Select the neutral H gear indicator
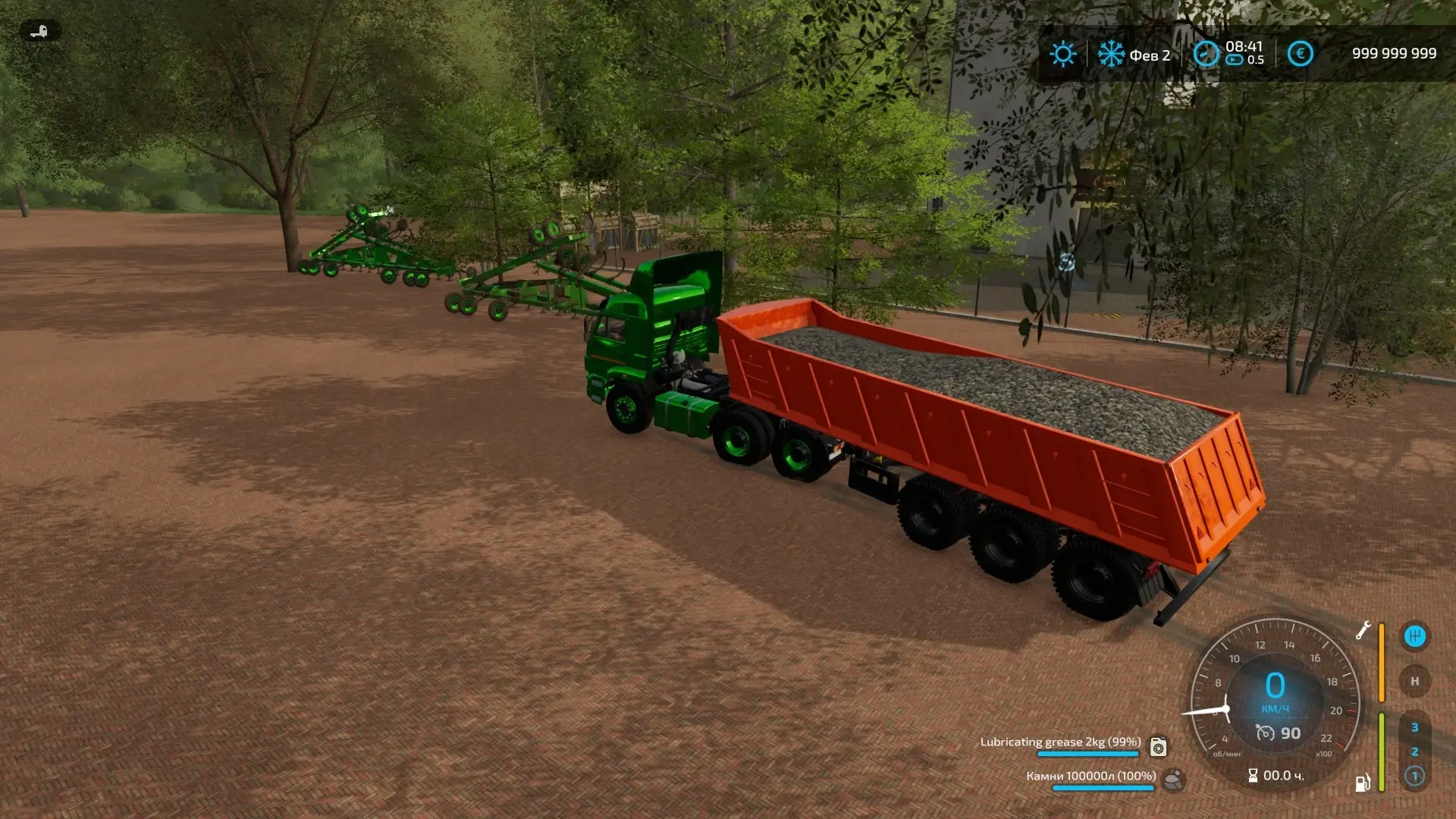This screenshot has height=819, width=1456. click(x=1414, y=681)
